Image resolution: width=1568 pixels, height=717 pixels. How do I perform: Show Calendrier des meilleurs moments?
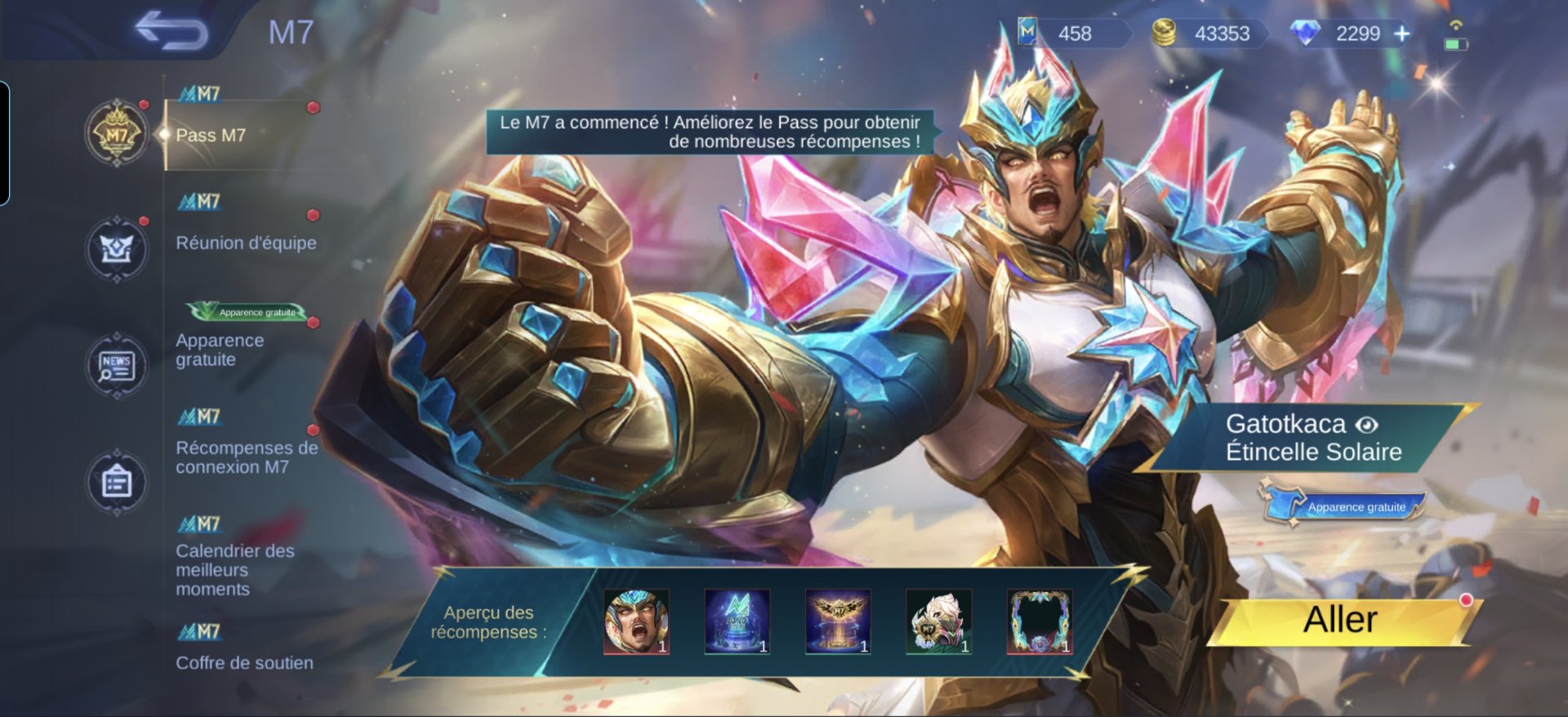(234, 569)
